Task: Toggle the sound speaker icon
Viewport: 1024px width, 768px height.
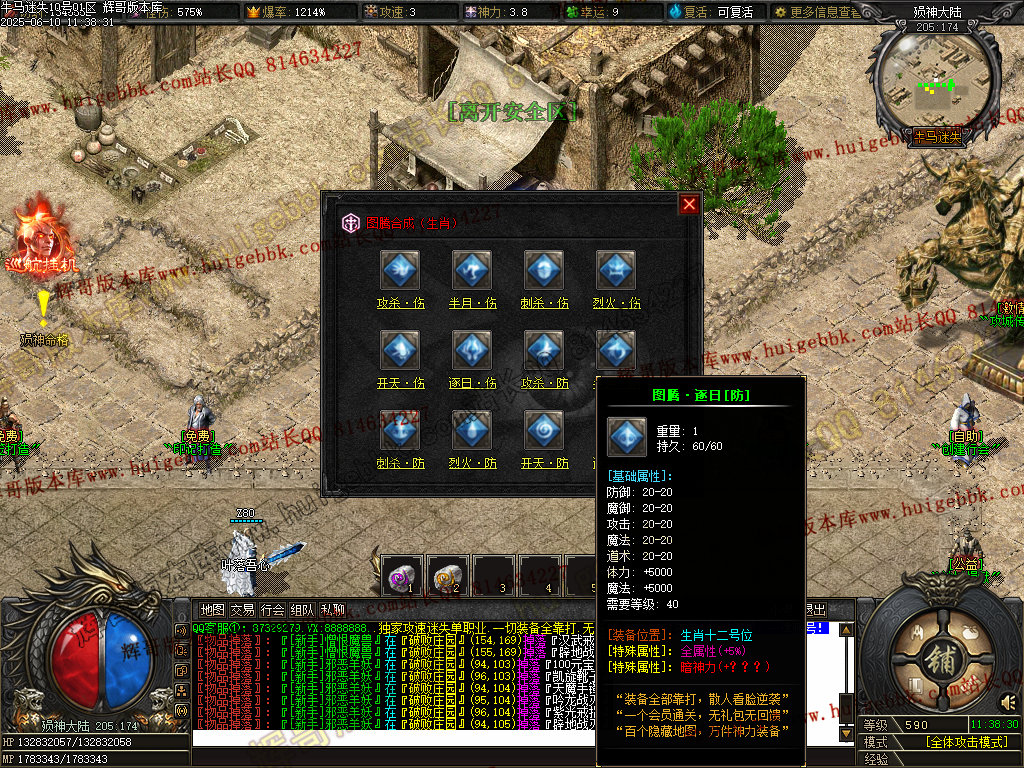Action: tap(1008, 700)
